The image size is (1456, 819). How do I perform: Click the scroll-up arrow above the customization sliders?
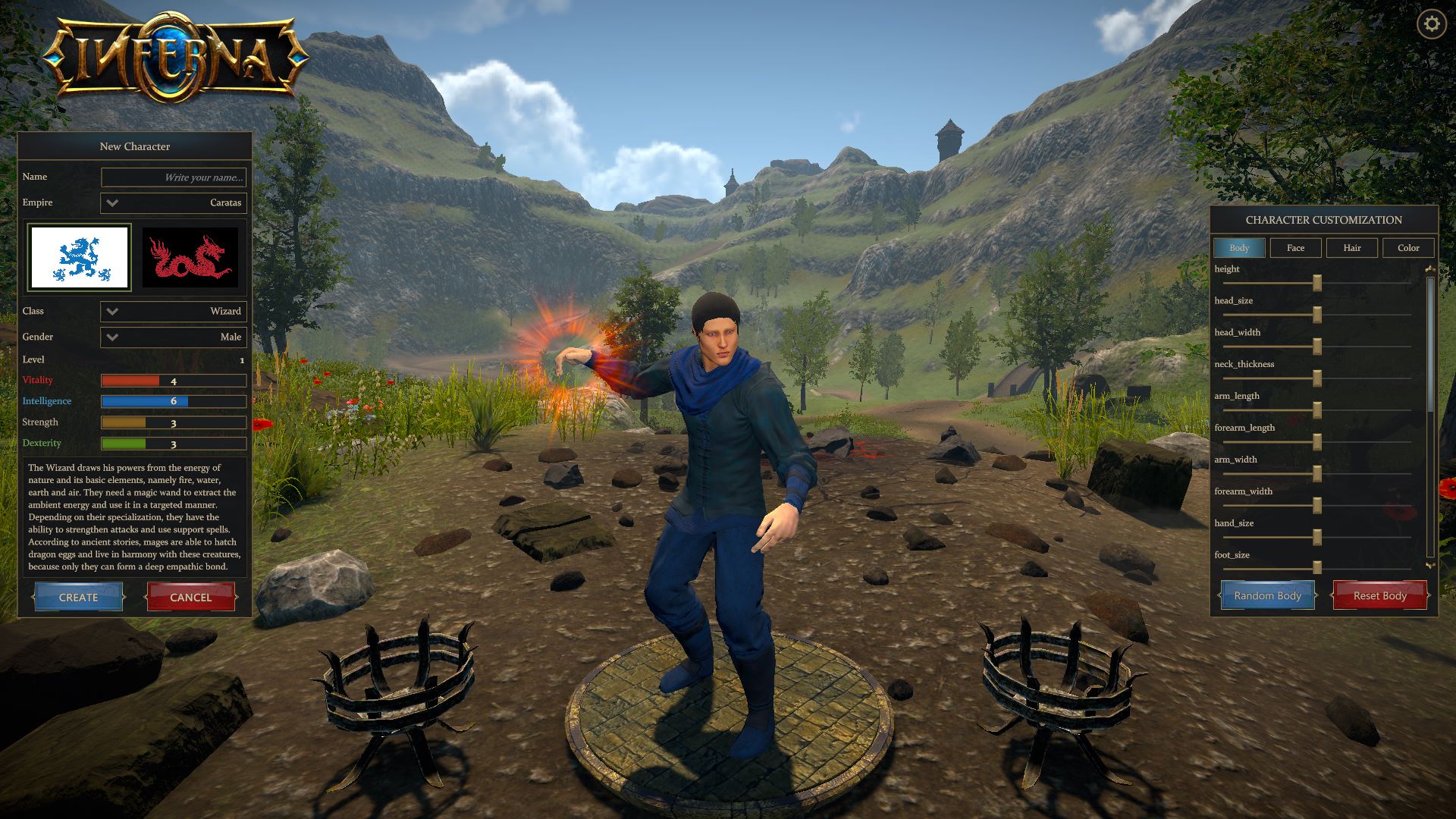(1432, 267)
